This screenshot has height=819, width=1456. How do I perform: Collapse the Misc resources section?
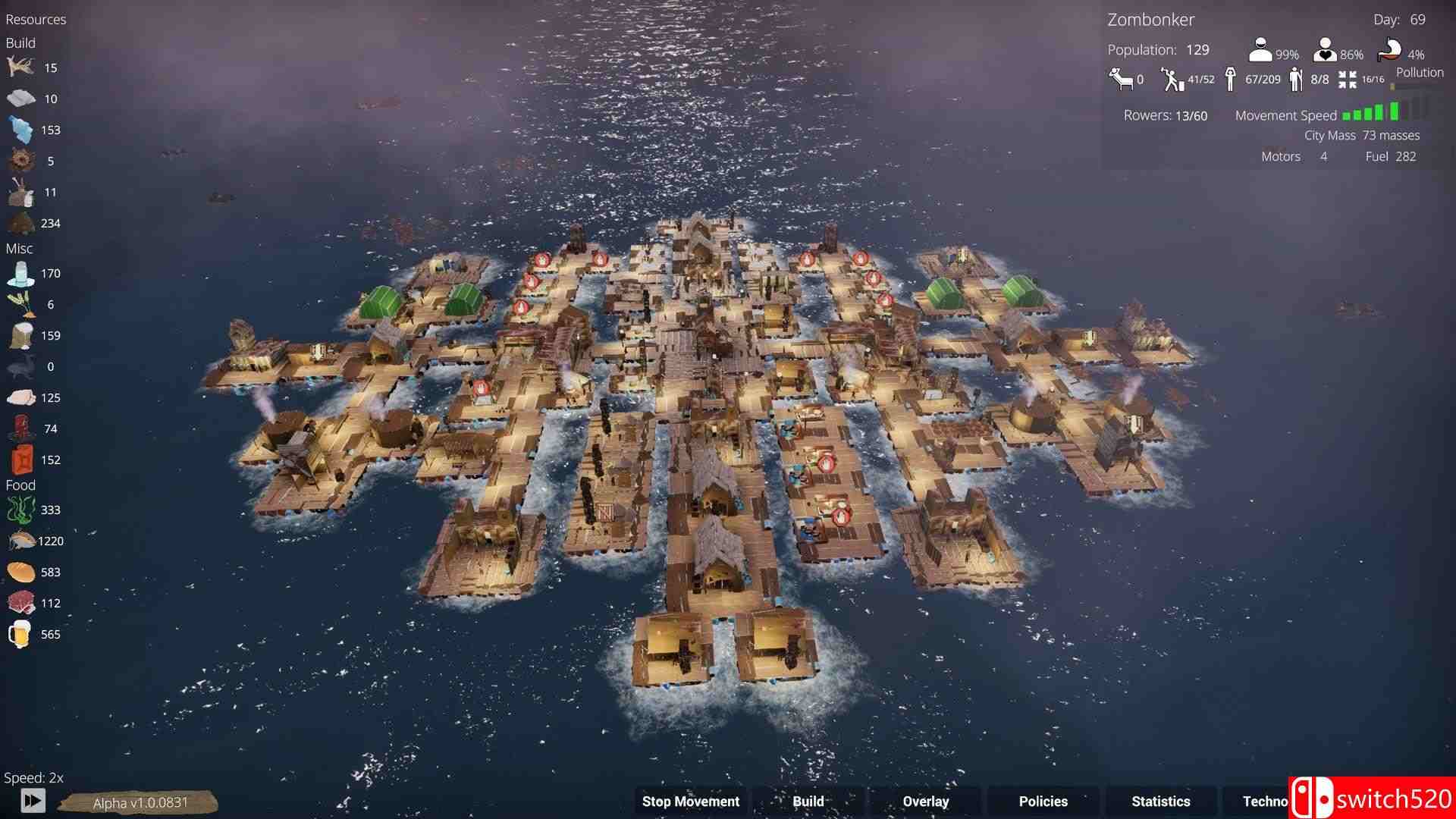click(20, 248)
